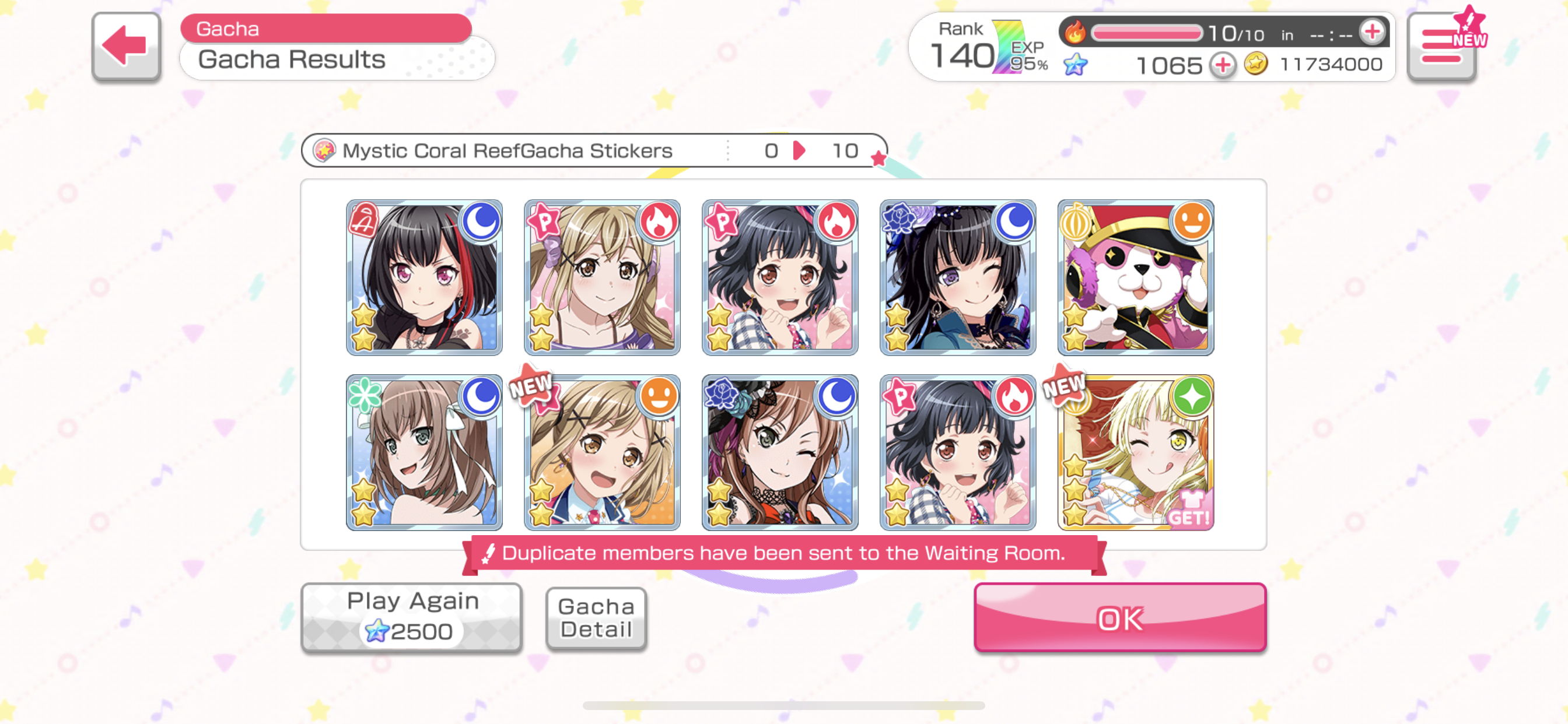The width and height of the screenshot is (1568, 724).
Task: Pick the long blonde-haired girl with fire icon
Action: 602,277
